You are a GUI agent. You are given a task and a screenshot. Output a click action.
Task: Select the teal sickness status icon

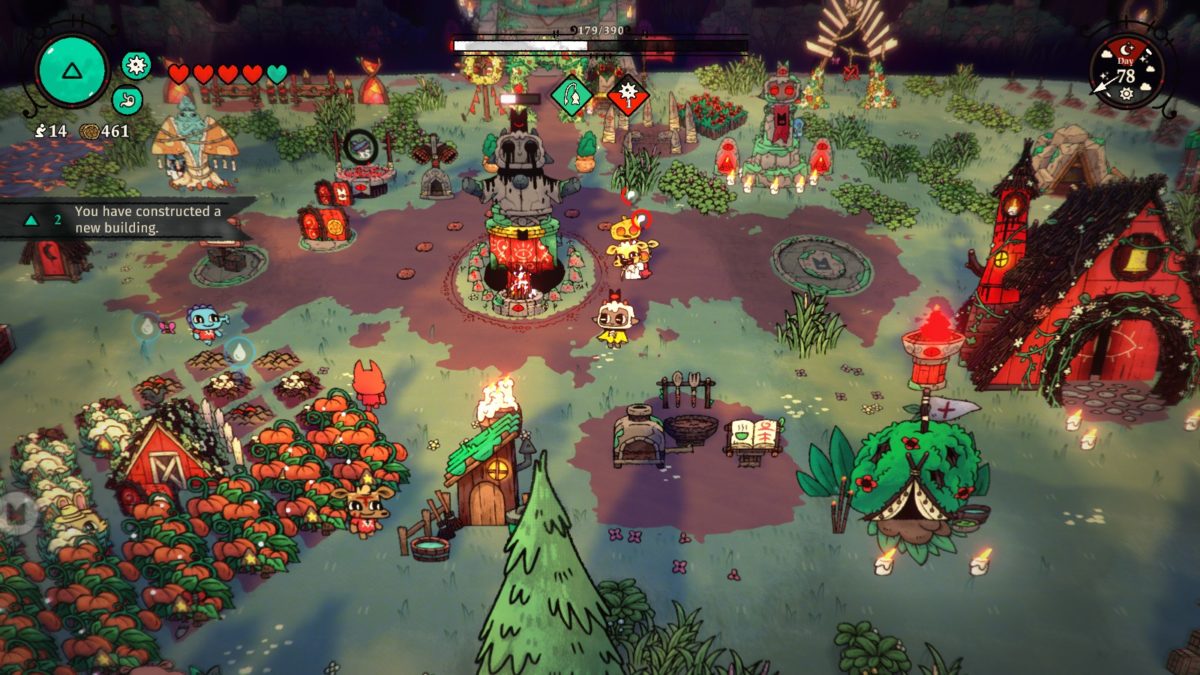136,65
